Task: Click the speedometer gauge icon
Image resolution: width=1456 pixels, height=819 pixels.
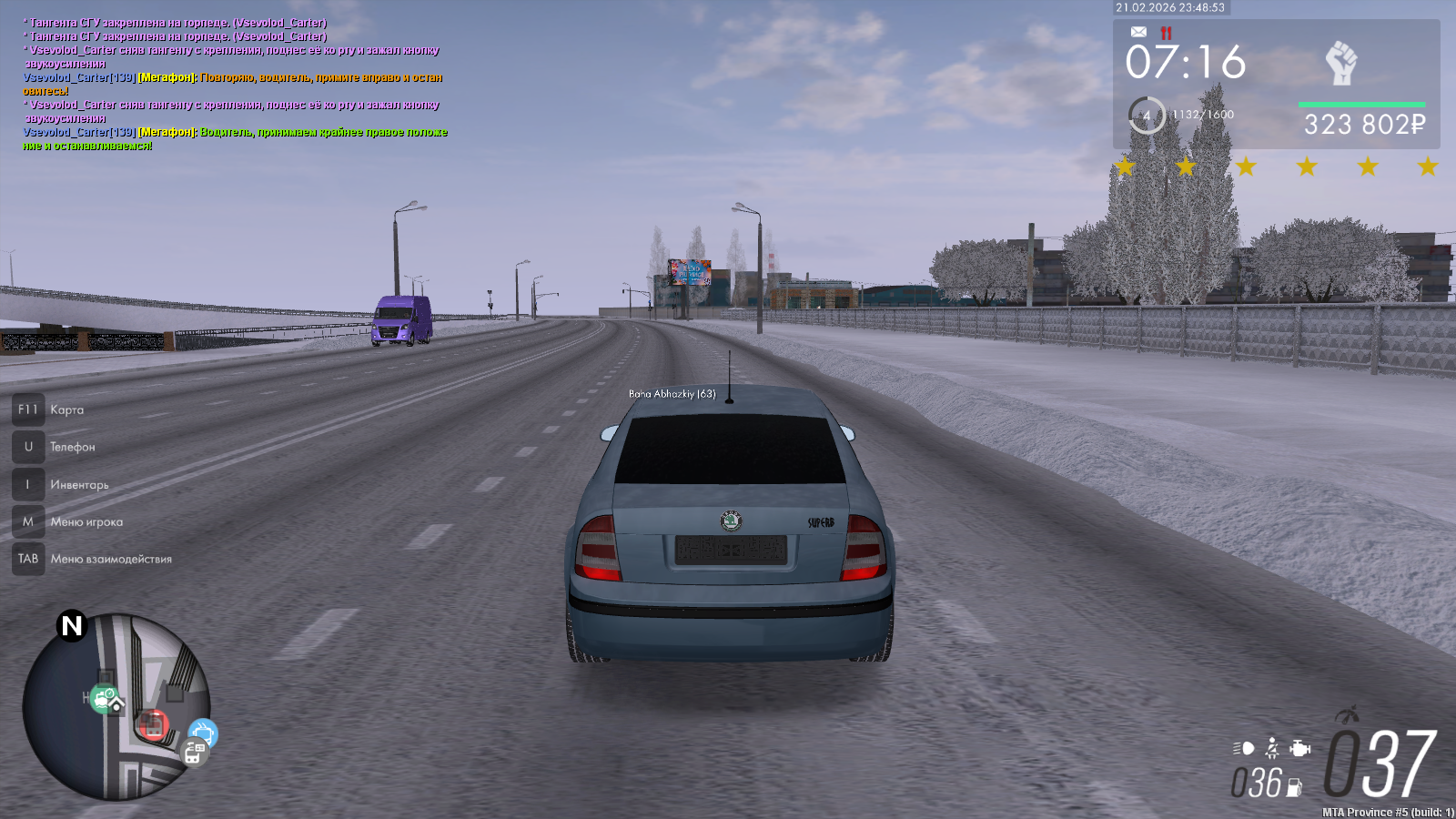Action: coord(1348,715)
